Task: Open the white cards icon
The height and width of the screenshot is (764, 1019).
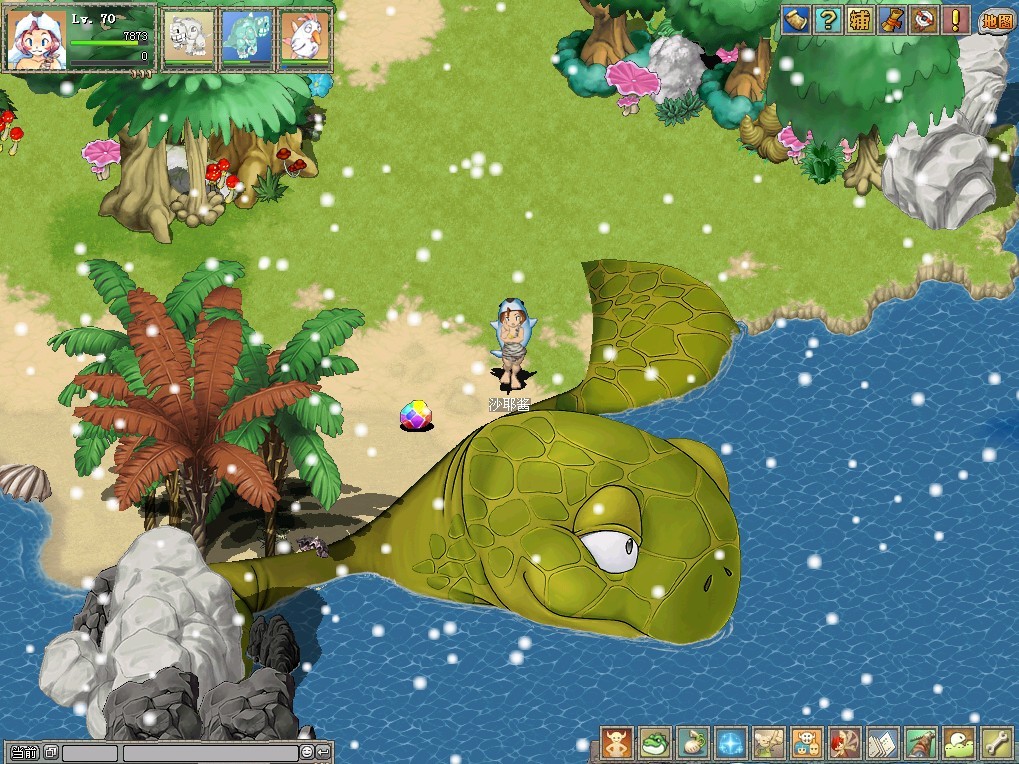Action: [x=882, y=743]
